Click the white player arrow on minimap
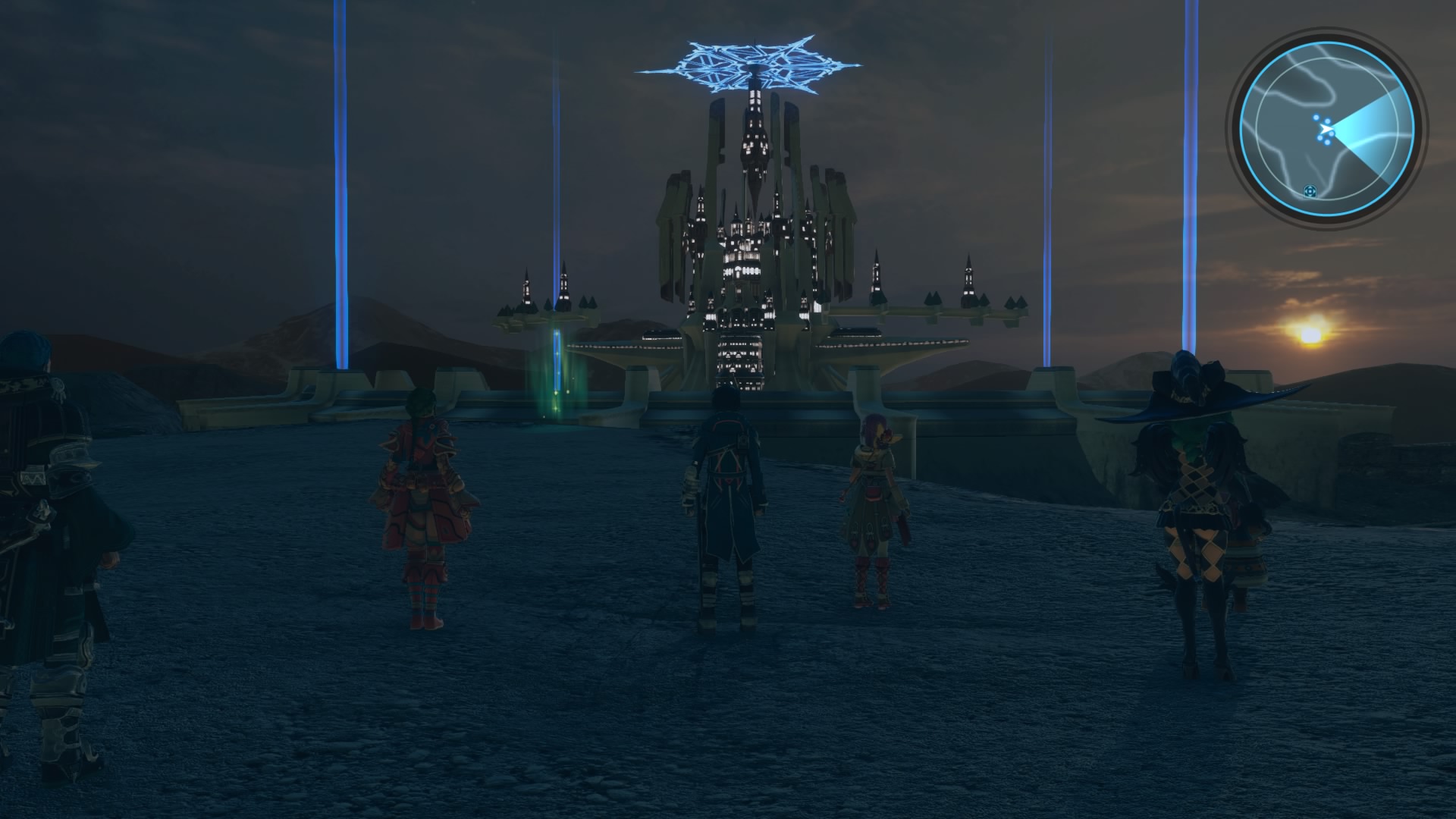 1326,129
